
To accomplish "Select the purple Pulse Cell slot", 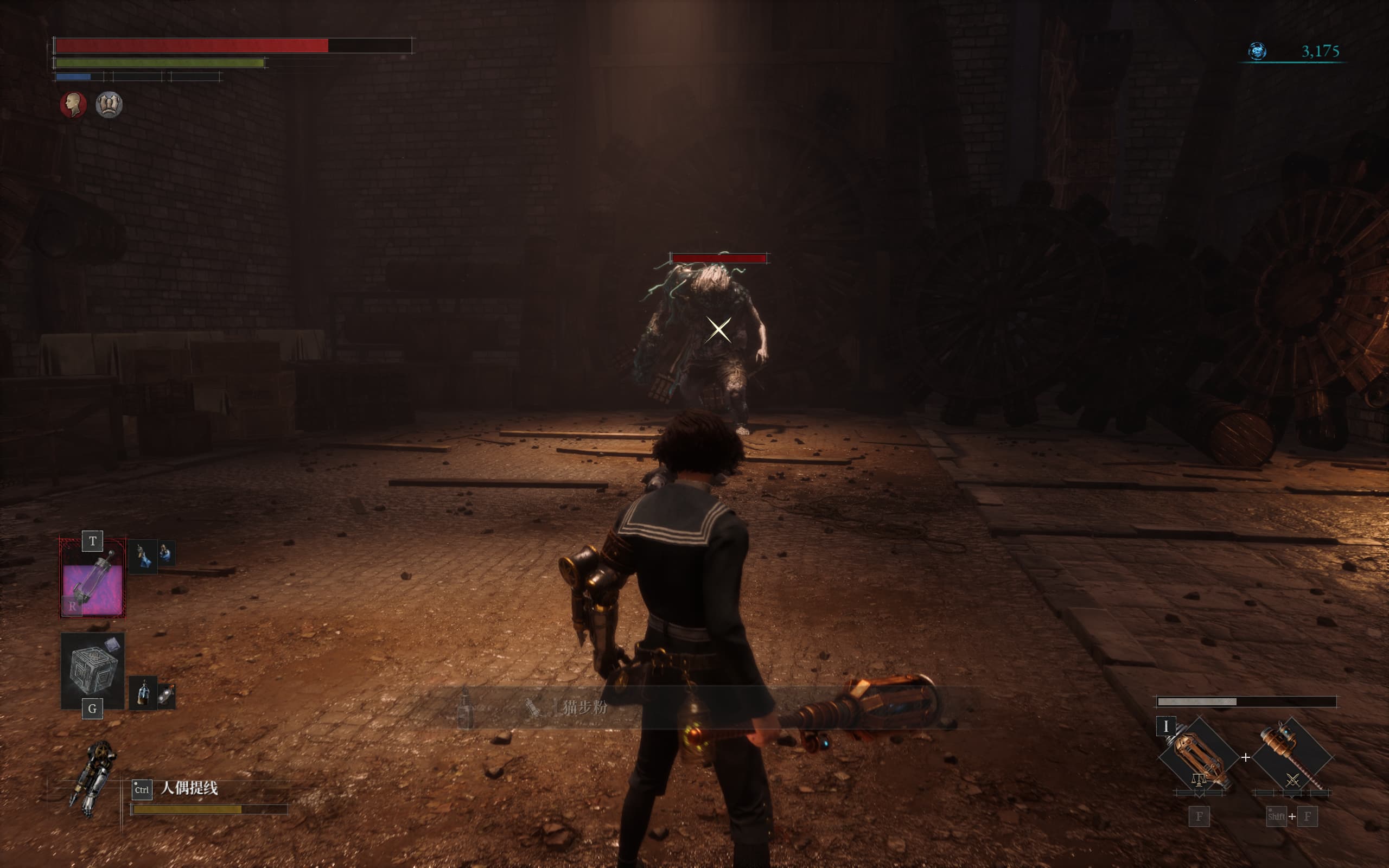I will 92,579.
